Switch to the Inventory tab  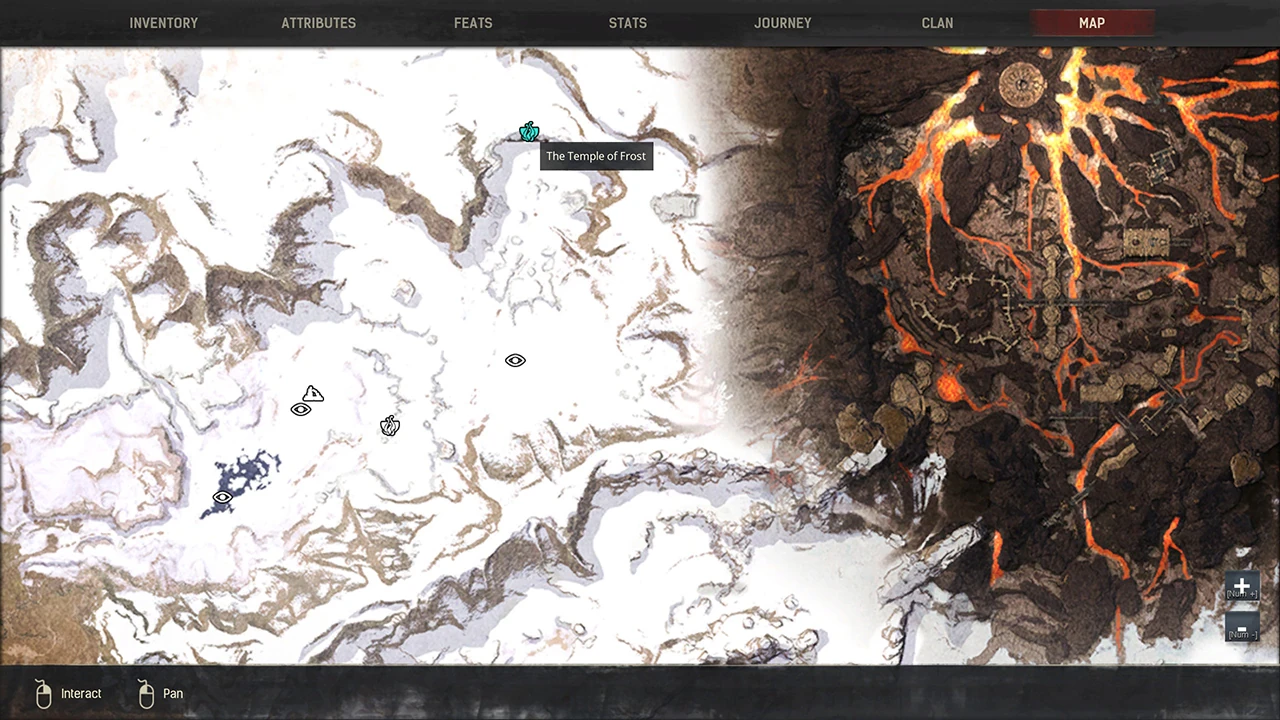click(163, 22)
